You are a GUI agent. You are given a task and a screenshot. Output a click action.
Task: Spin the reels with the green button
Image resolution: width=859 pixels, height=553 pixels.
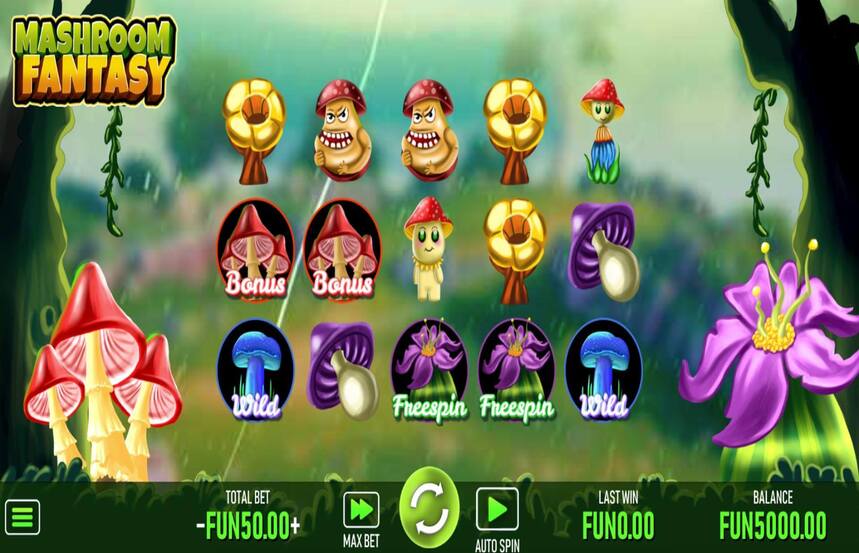tap(429, 508)
